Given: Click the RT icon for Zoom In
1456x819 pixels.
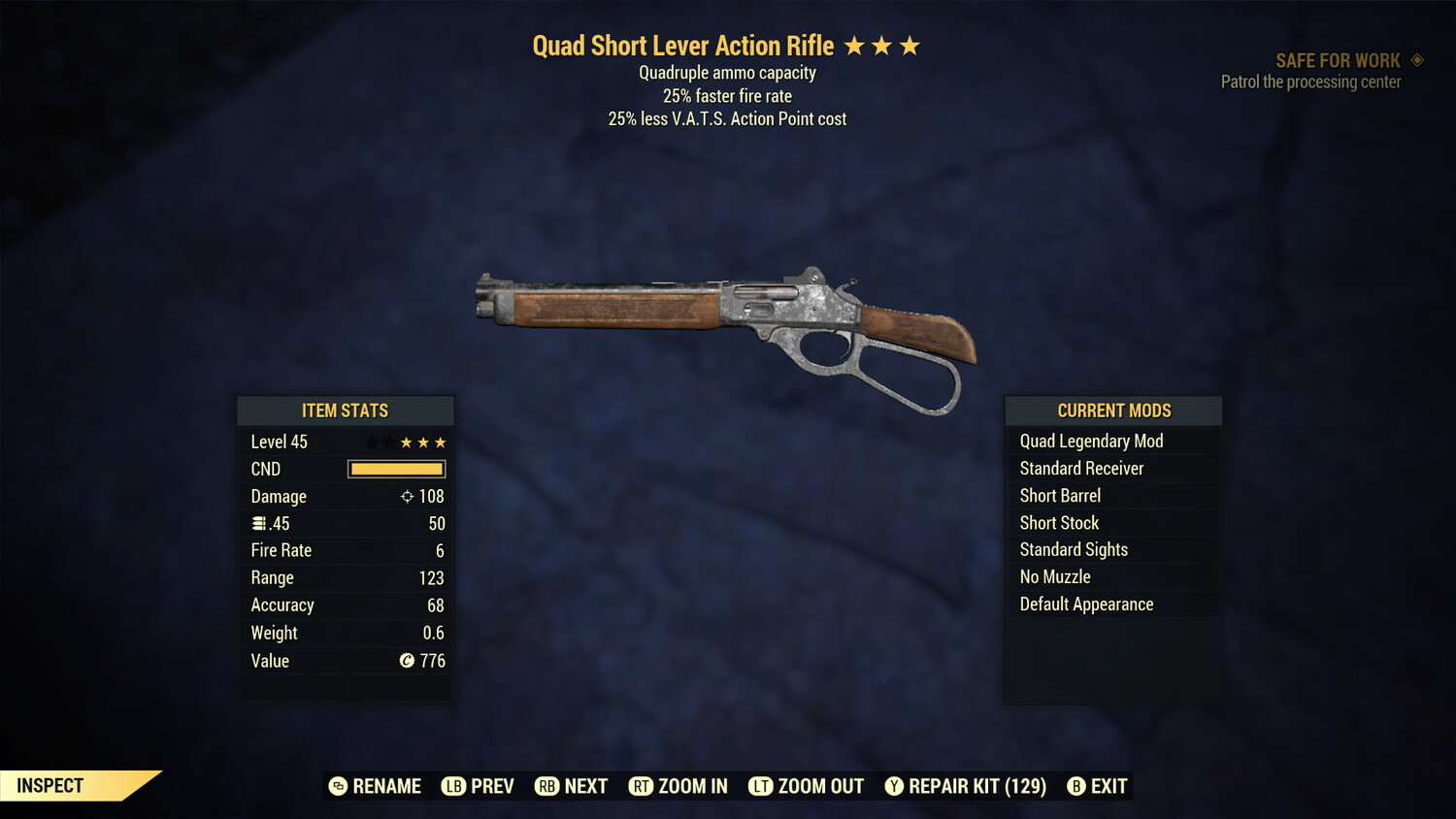Looking at the screenshot, I should pos(641,786).
